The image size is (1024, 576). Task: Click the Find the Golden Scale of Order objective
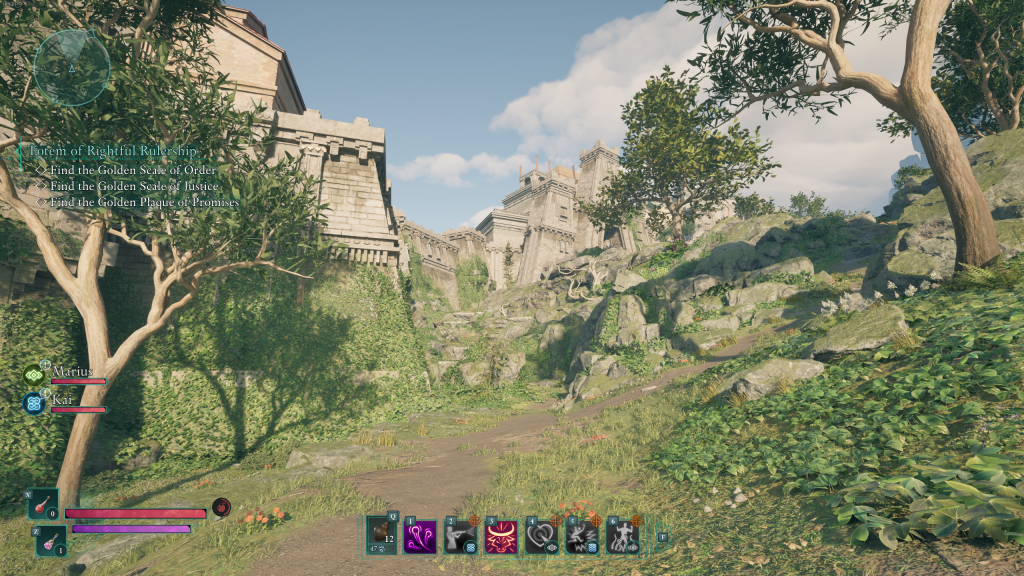point(132,170)
